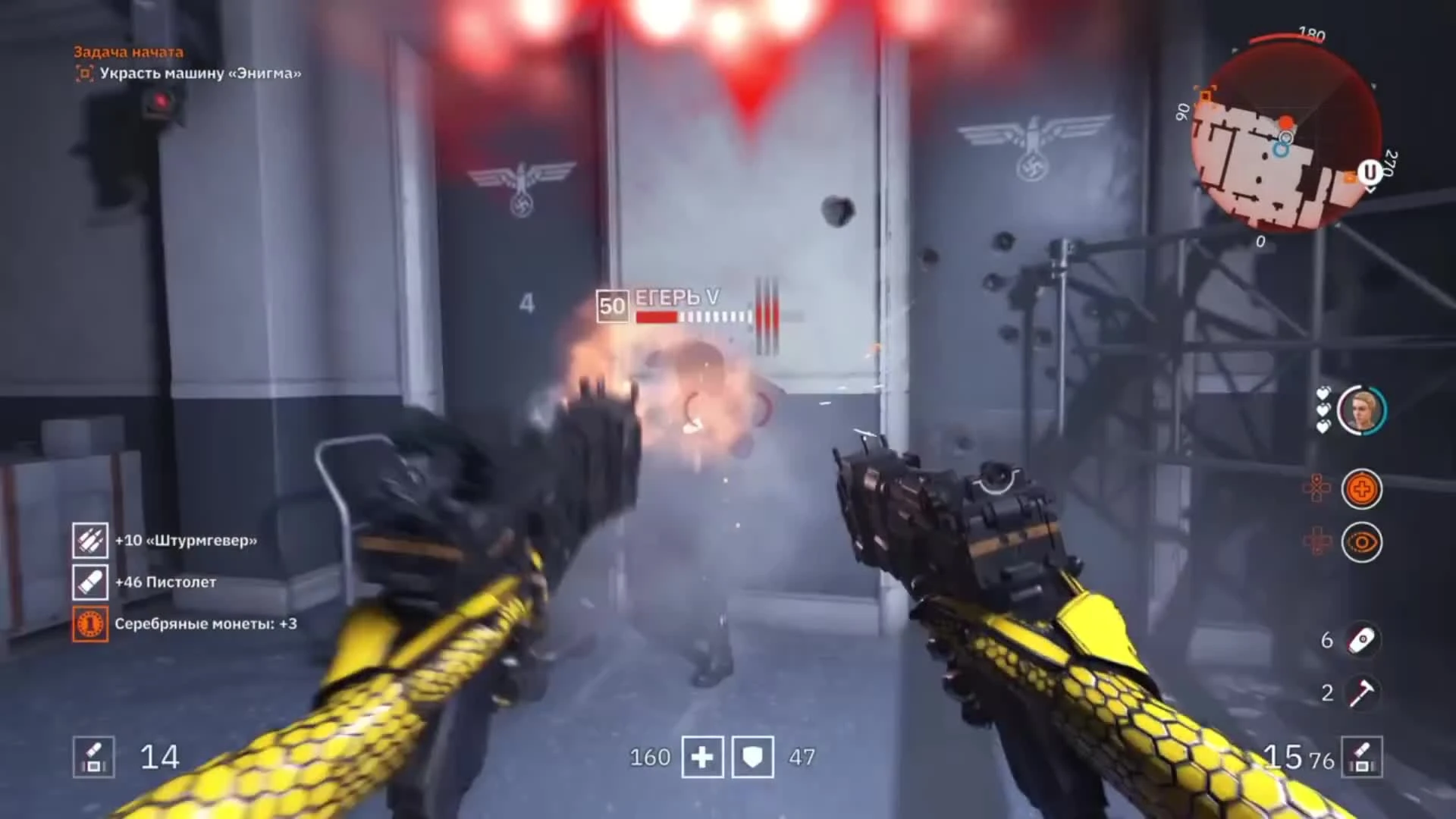Click the Штурмгевер rifle ammo pickup icon
Viewport: 1456px width, 819px height.
point(90,541)
